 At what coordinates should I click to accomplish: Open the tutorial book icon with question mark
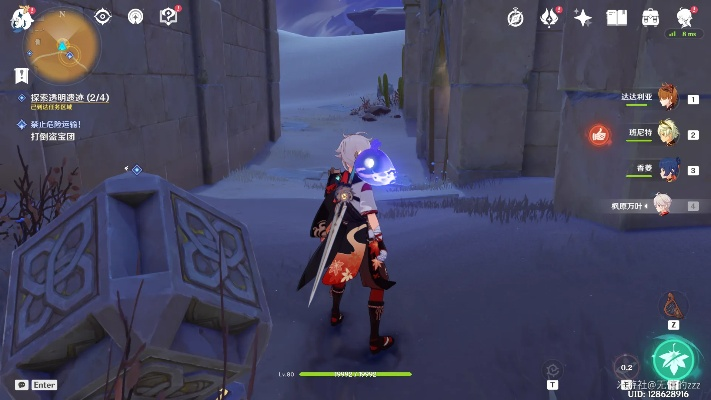tap(170, 16)
